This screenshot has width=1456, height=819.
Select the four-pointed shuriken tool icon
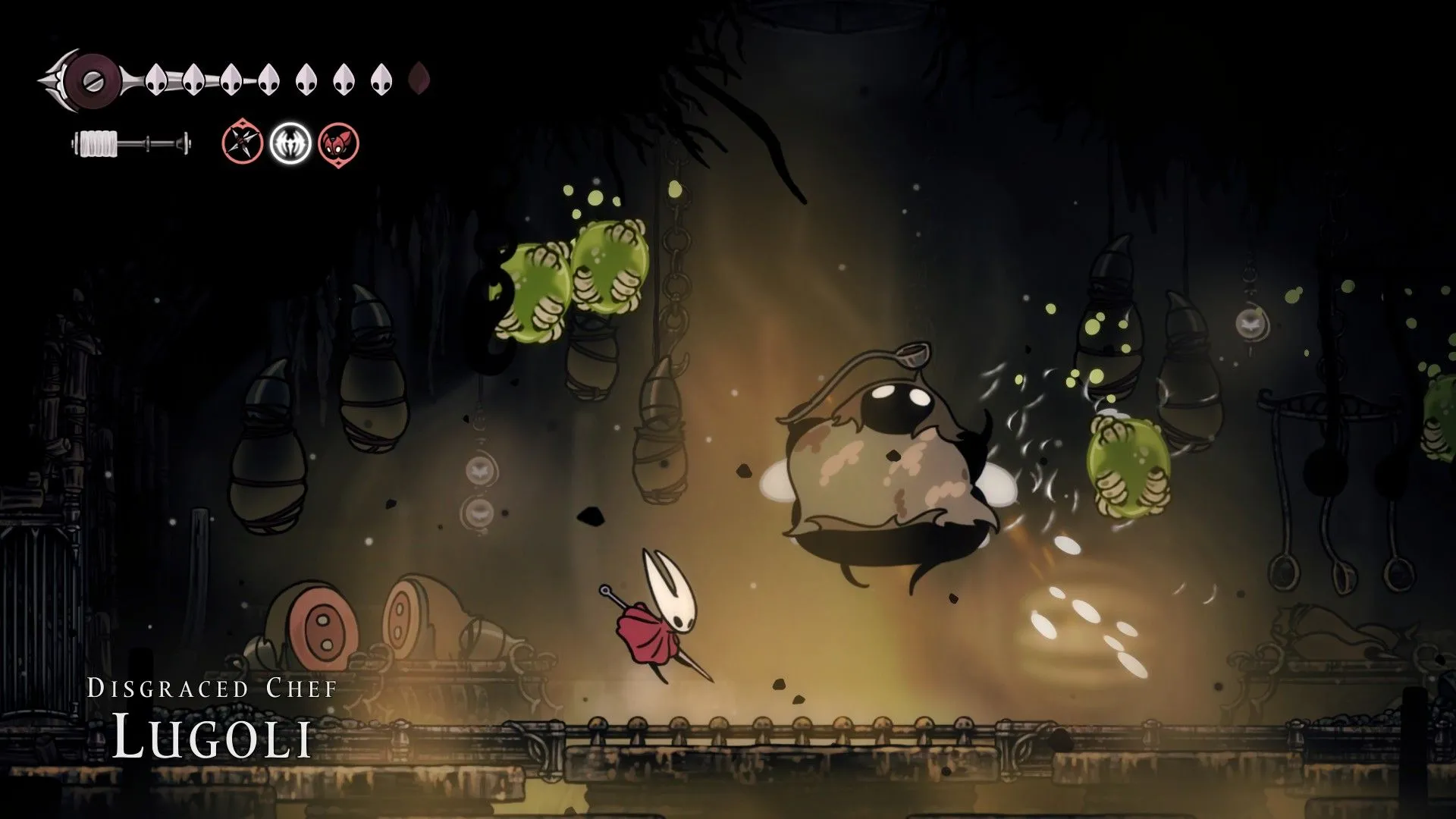(242, 143)
